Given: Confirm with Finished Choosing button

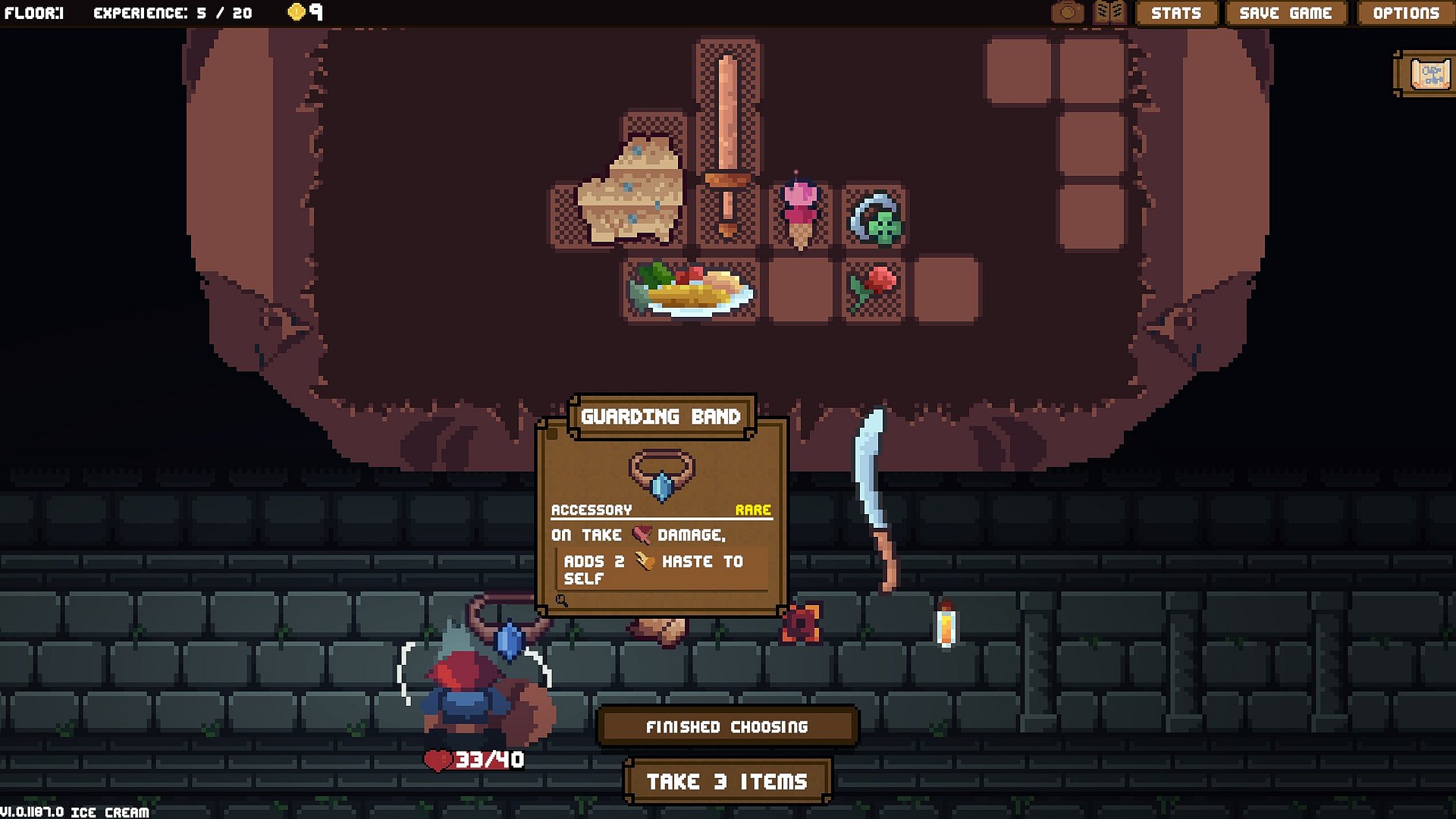Looking at the screenshot, I should [726, 726].
